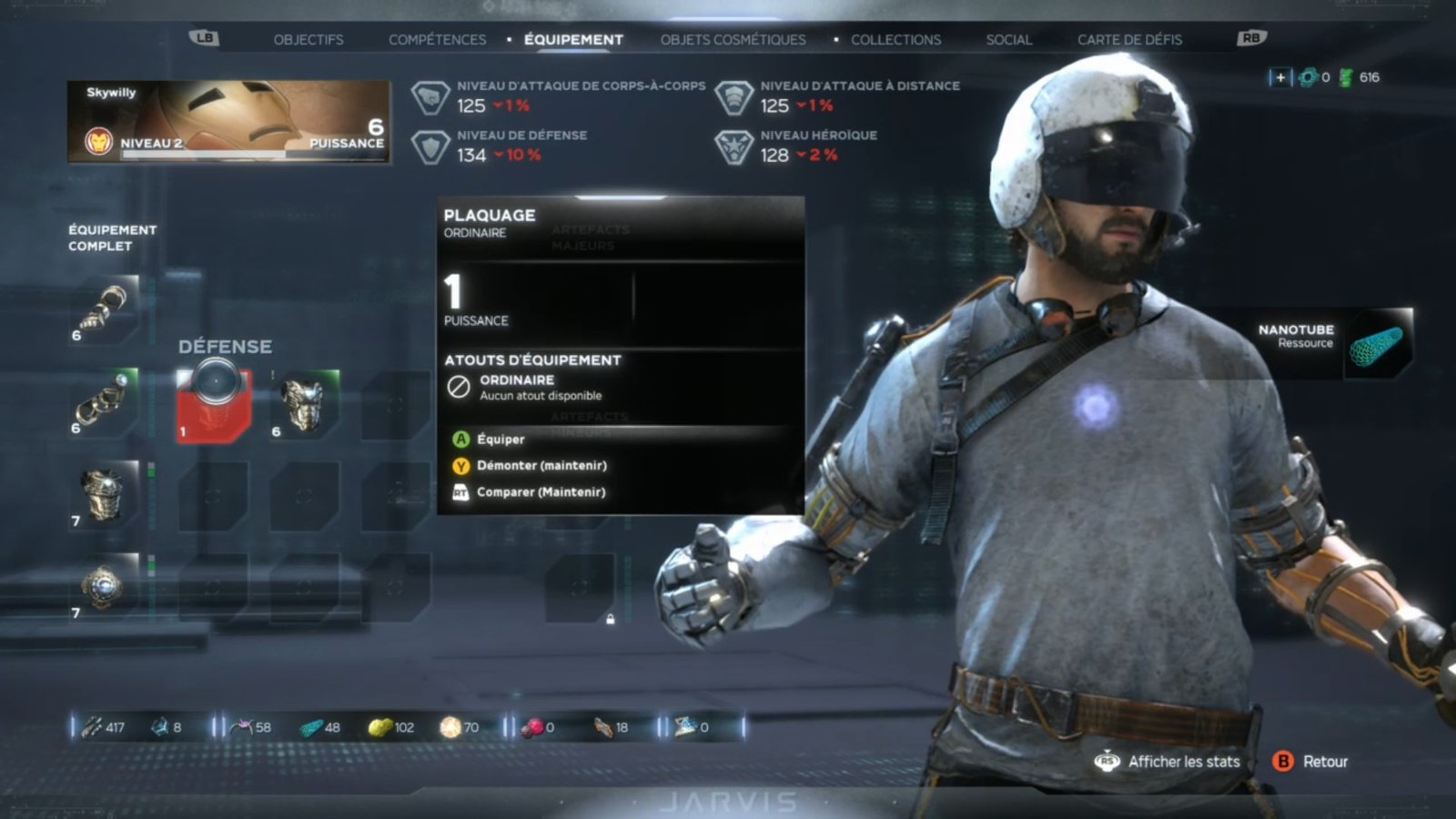
Task: Select the red Plaquage item in inventory
Action: 214,404
